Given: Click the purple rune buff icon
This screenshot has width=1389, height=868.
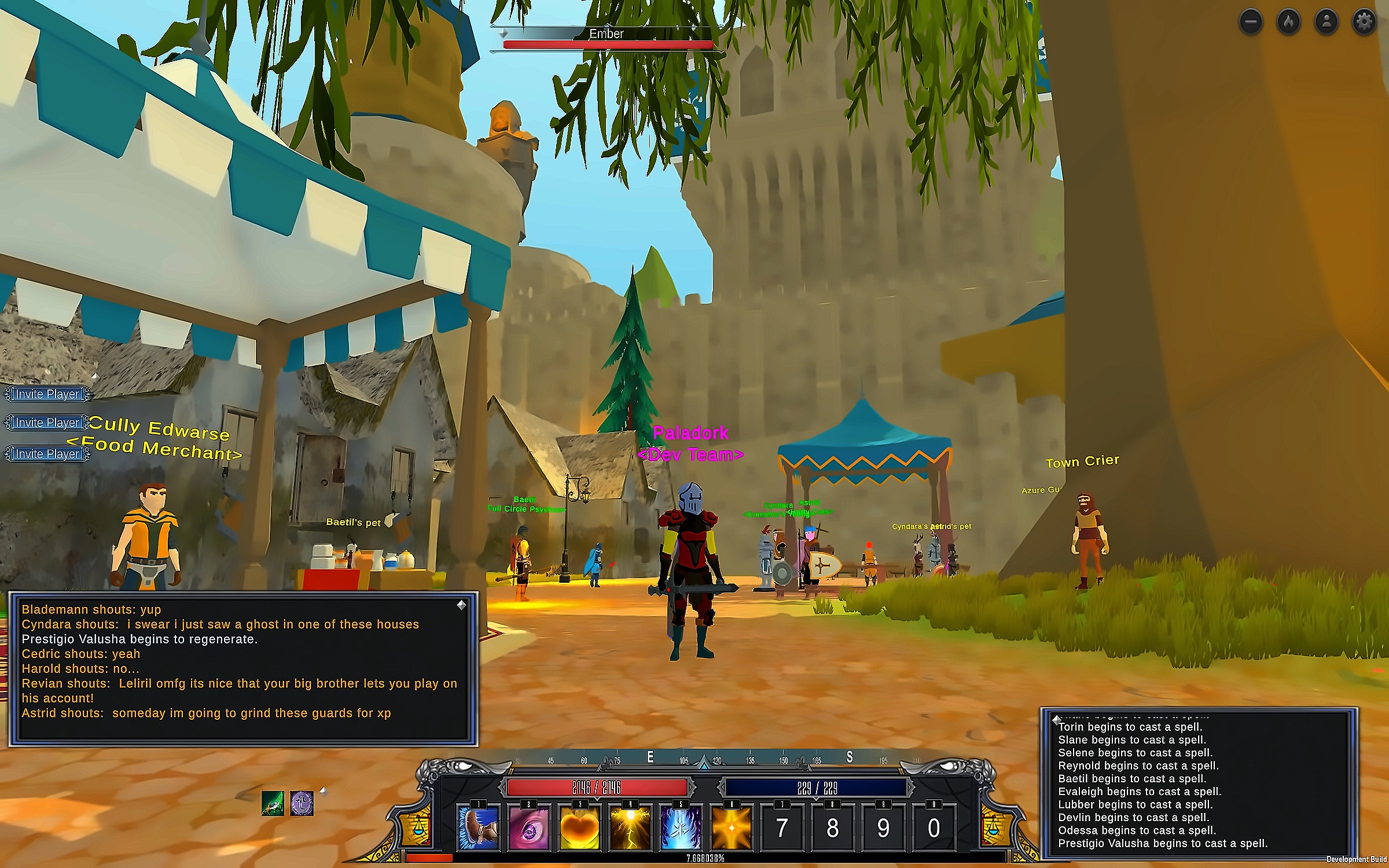Looking at the screenshot, I should 302,803.
